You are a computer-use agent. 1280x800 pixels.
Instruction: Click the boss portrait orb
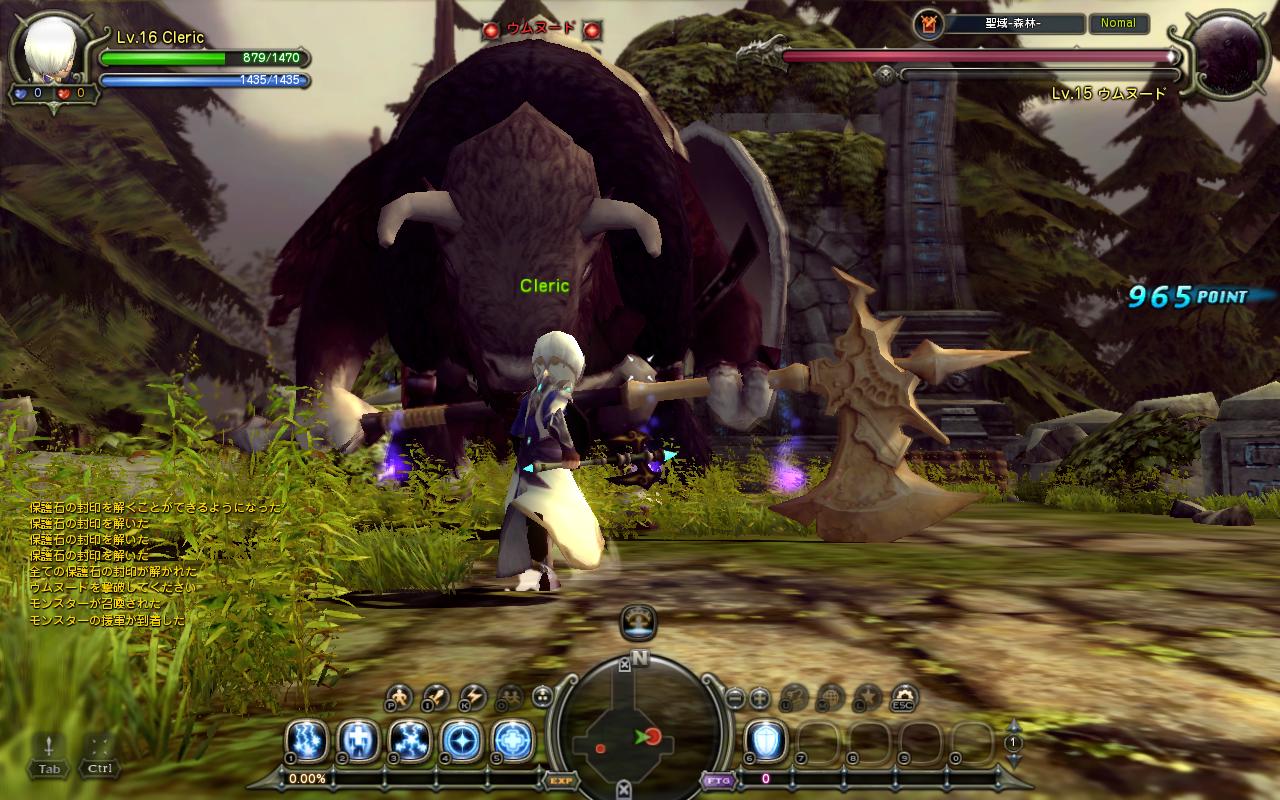pyautogui.click(x=1225, y=55)
